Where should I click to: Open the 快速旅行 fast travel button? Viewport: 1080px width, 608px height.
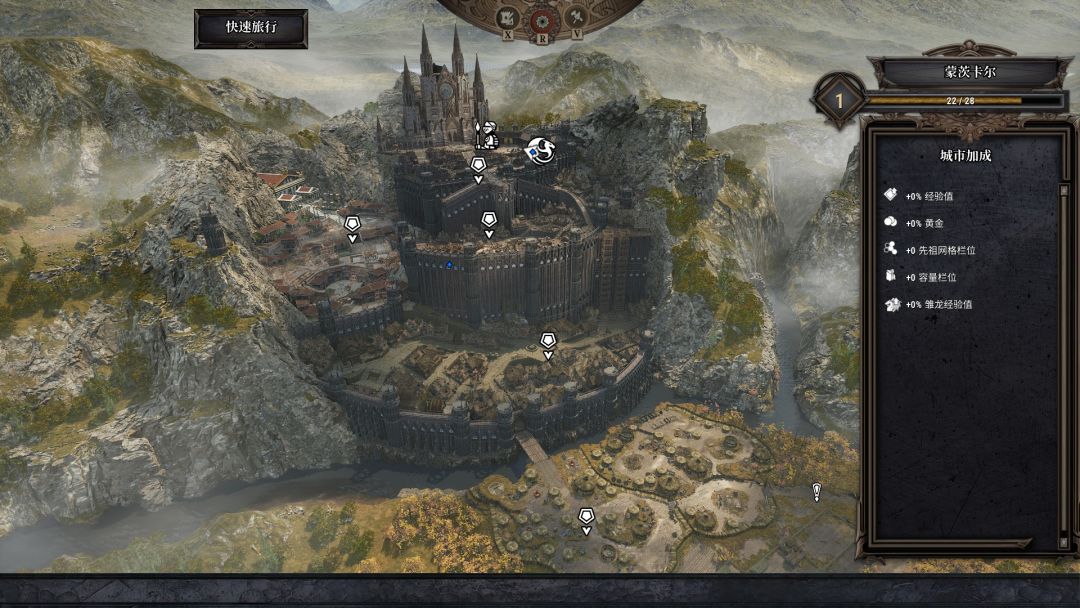point(251,28)
